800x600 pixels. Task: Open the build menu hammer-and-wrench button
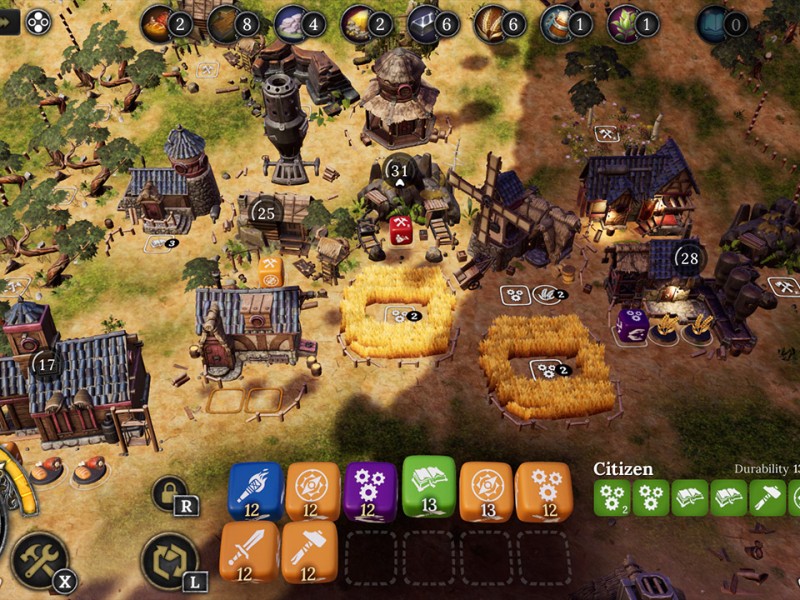(40, 560)
